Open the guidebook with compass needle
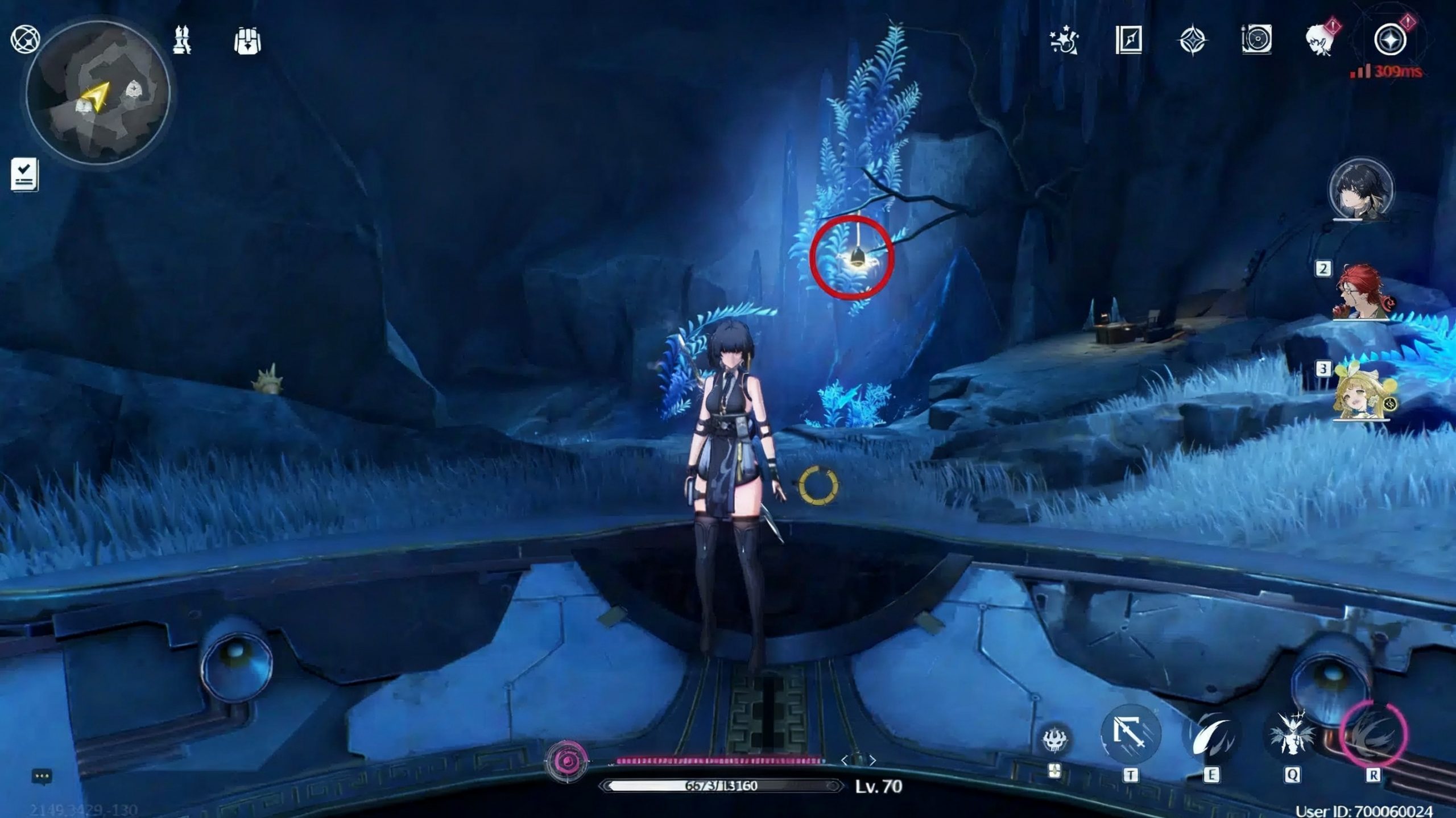1456x818 pixels. (x=1128, y=40)
